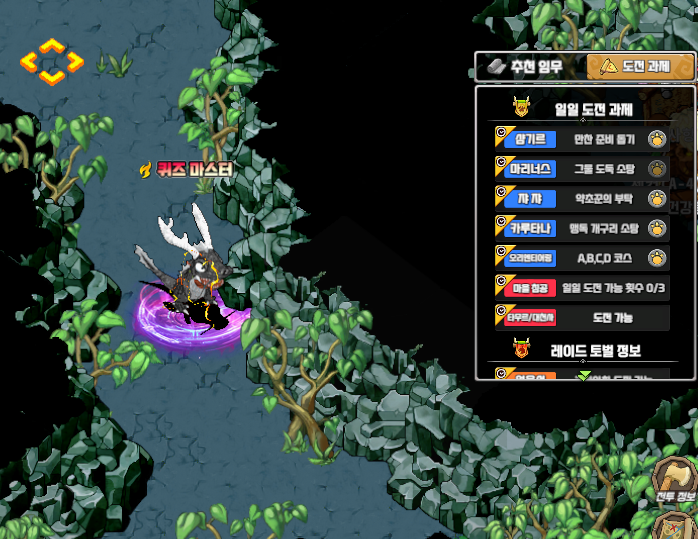The height and width of the screenshot is (539, 698).
Task: Click the paw icon beside 상기르 quest
Action: pyautogui.click(x=656, y=139)
